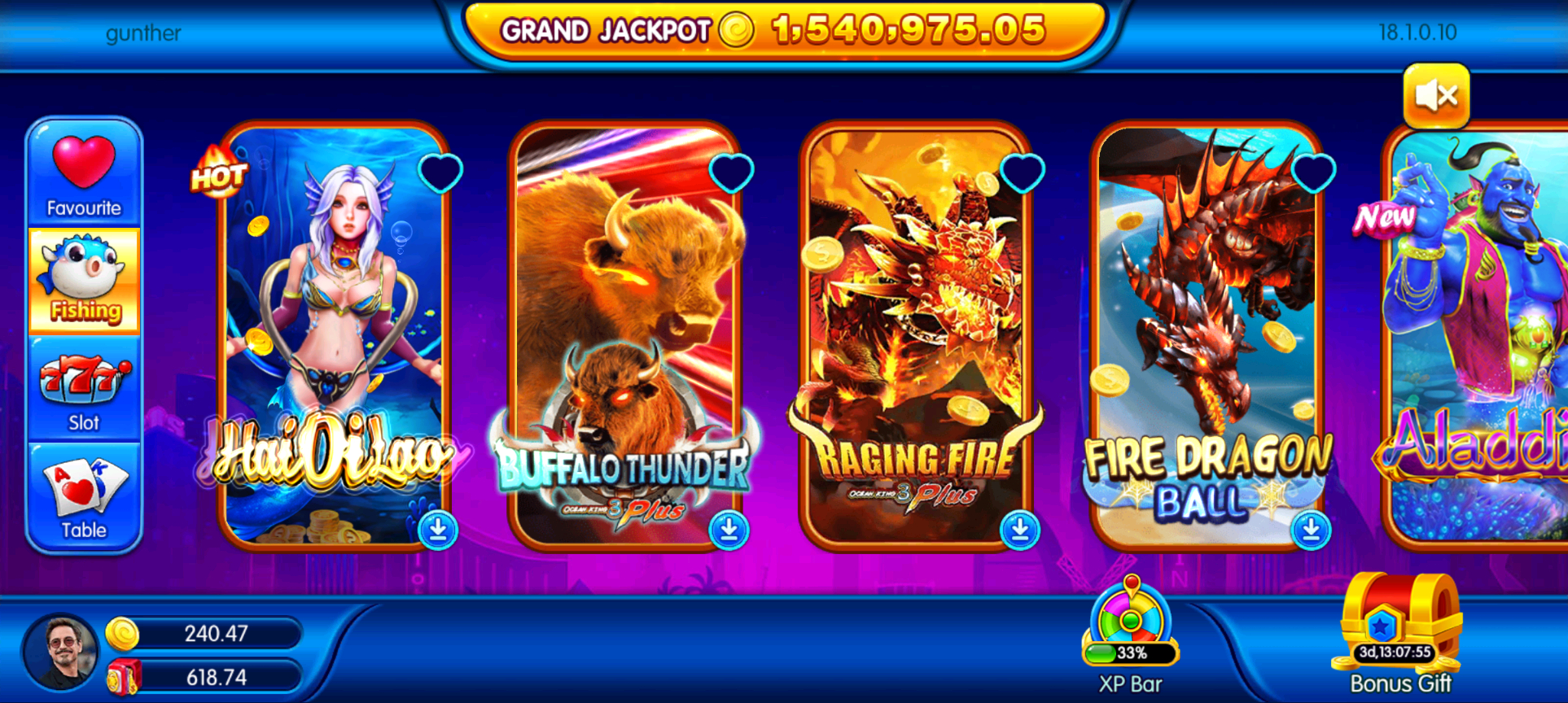This screenshot has height=703, width=1568.
Task: Open the player profile avatar
Action: [x=61, y=652]
